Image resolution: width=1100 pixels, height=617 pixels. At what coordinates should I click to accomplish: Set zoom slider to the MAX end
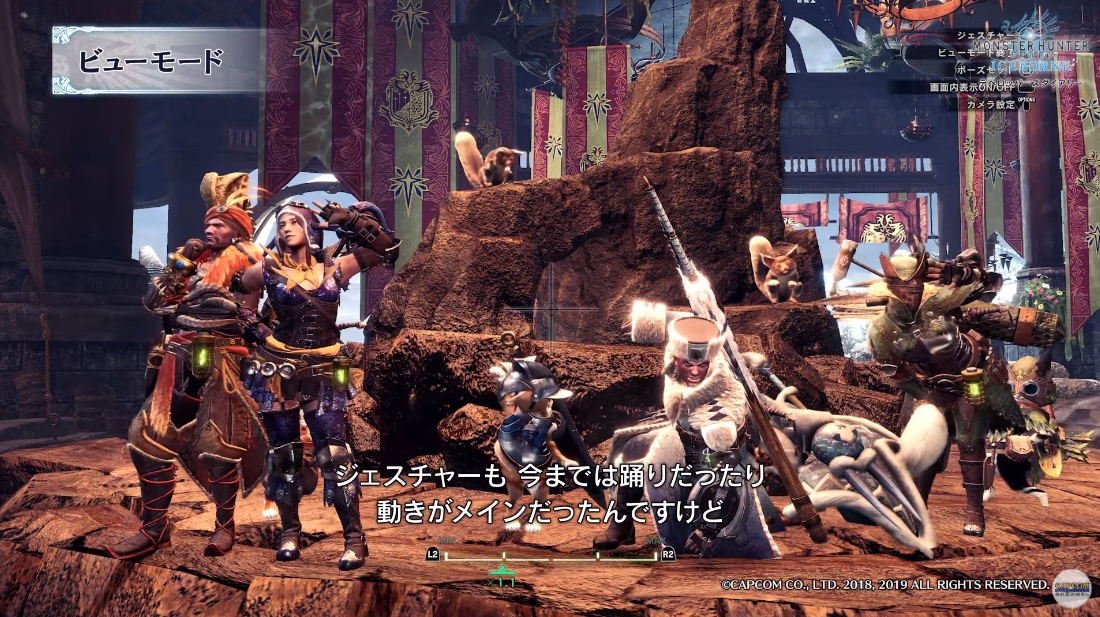click(x=655, y=553)
